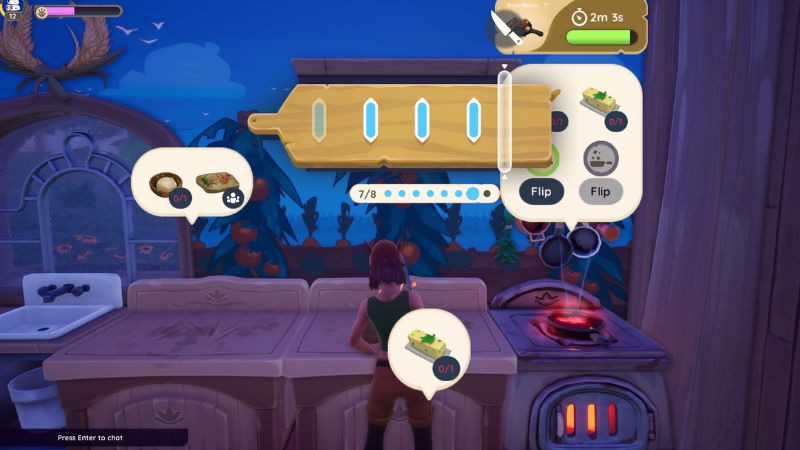This screenshot has height=450, width=800.
Task: Click the greyed-out Flip button
Action: [x=601, y=191]
